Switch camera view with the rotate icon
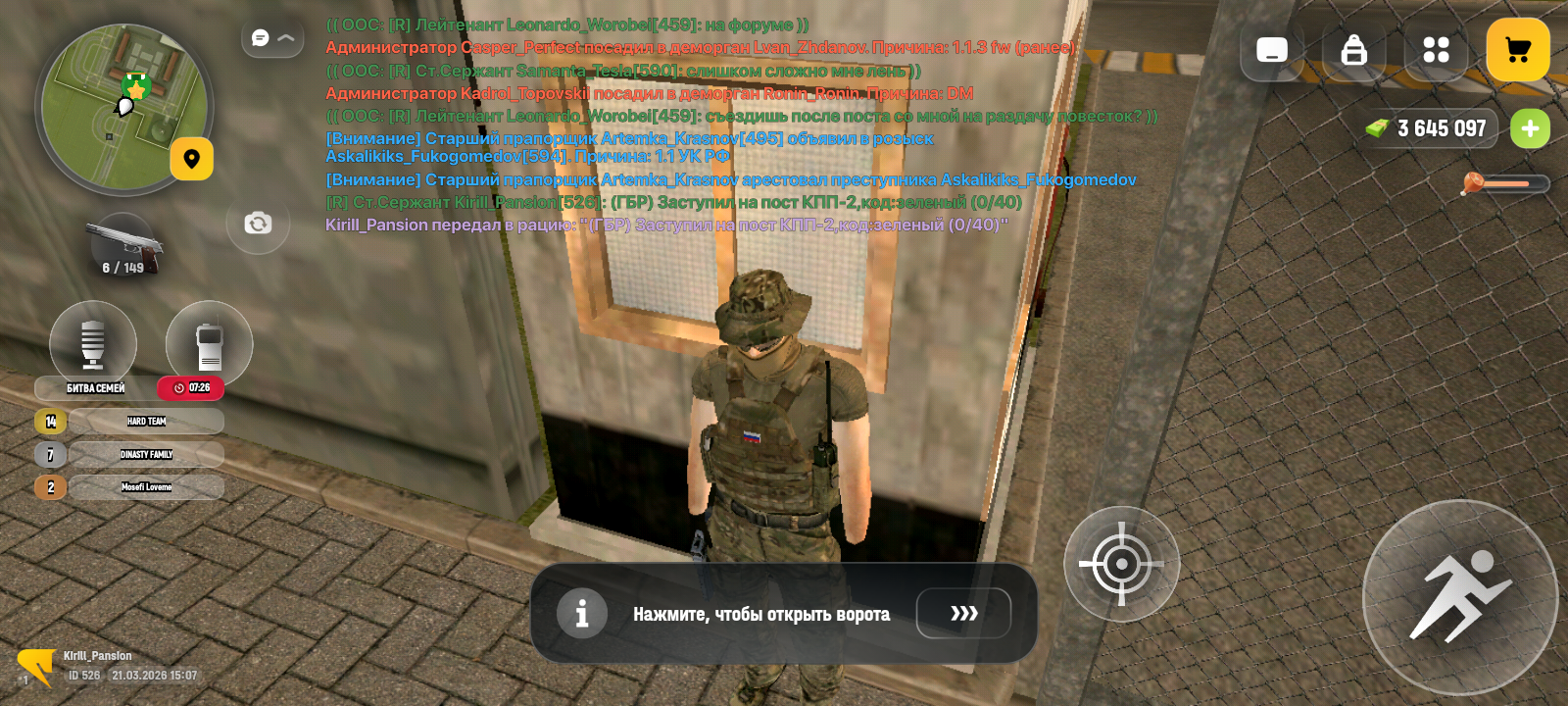The image size is (1568, 706). [257, 224]
